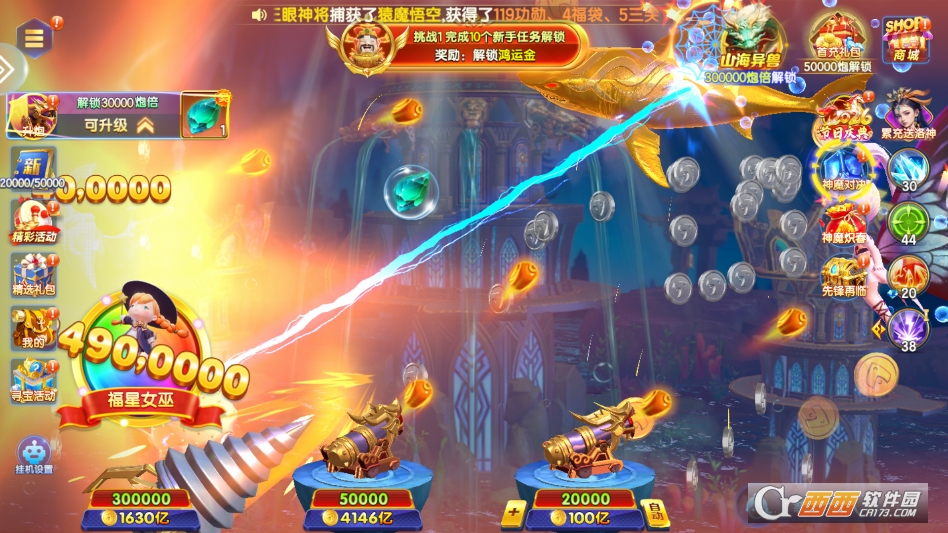This screenshot has width=948, height=533.
Task: Activate the purple lightning skill
Action: [x=909, y=328]
